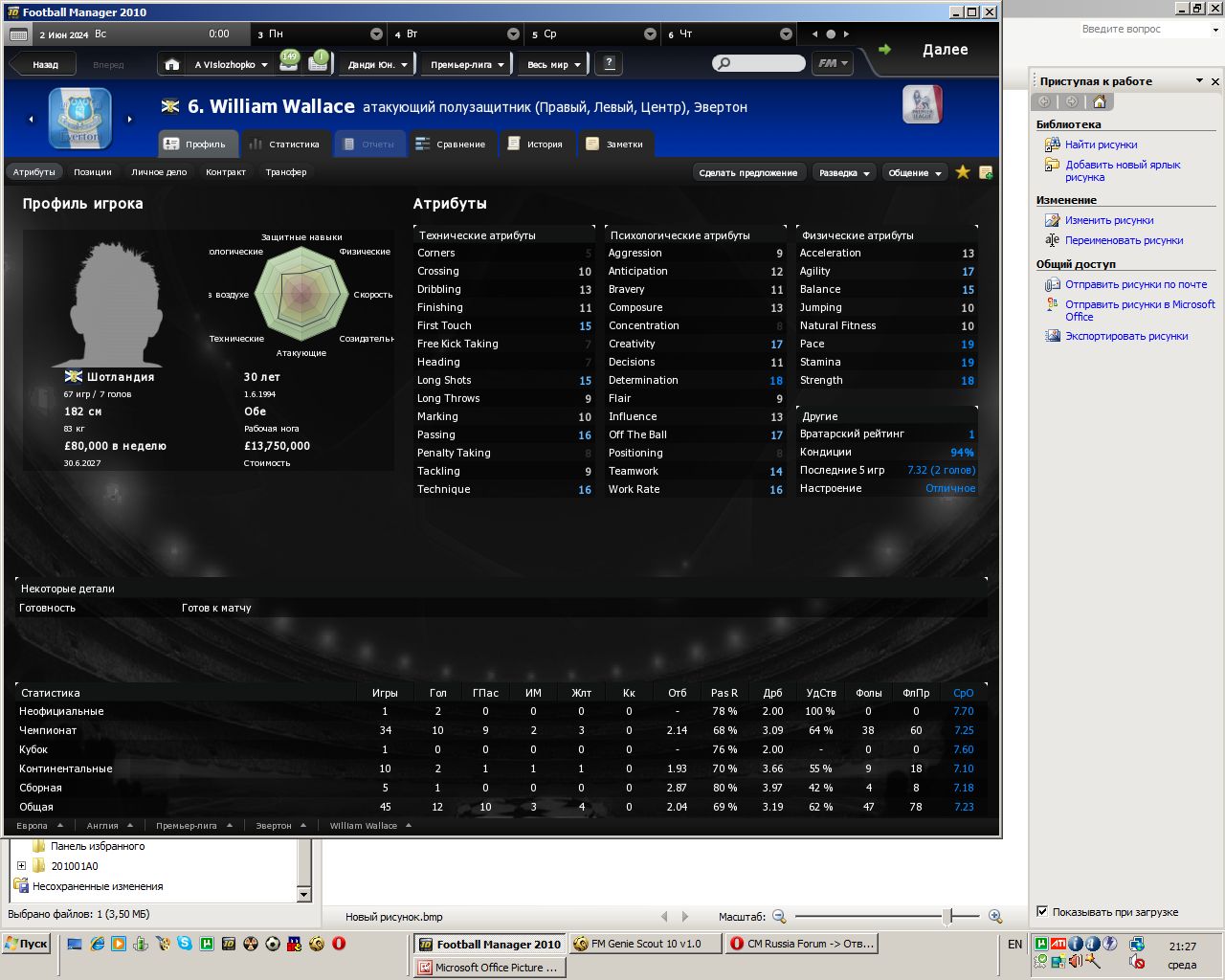The height and width of the screenshot is (980, 1225).
Task: Show the Личное дело section
Action: 159,172
